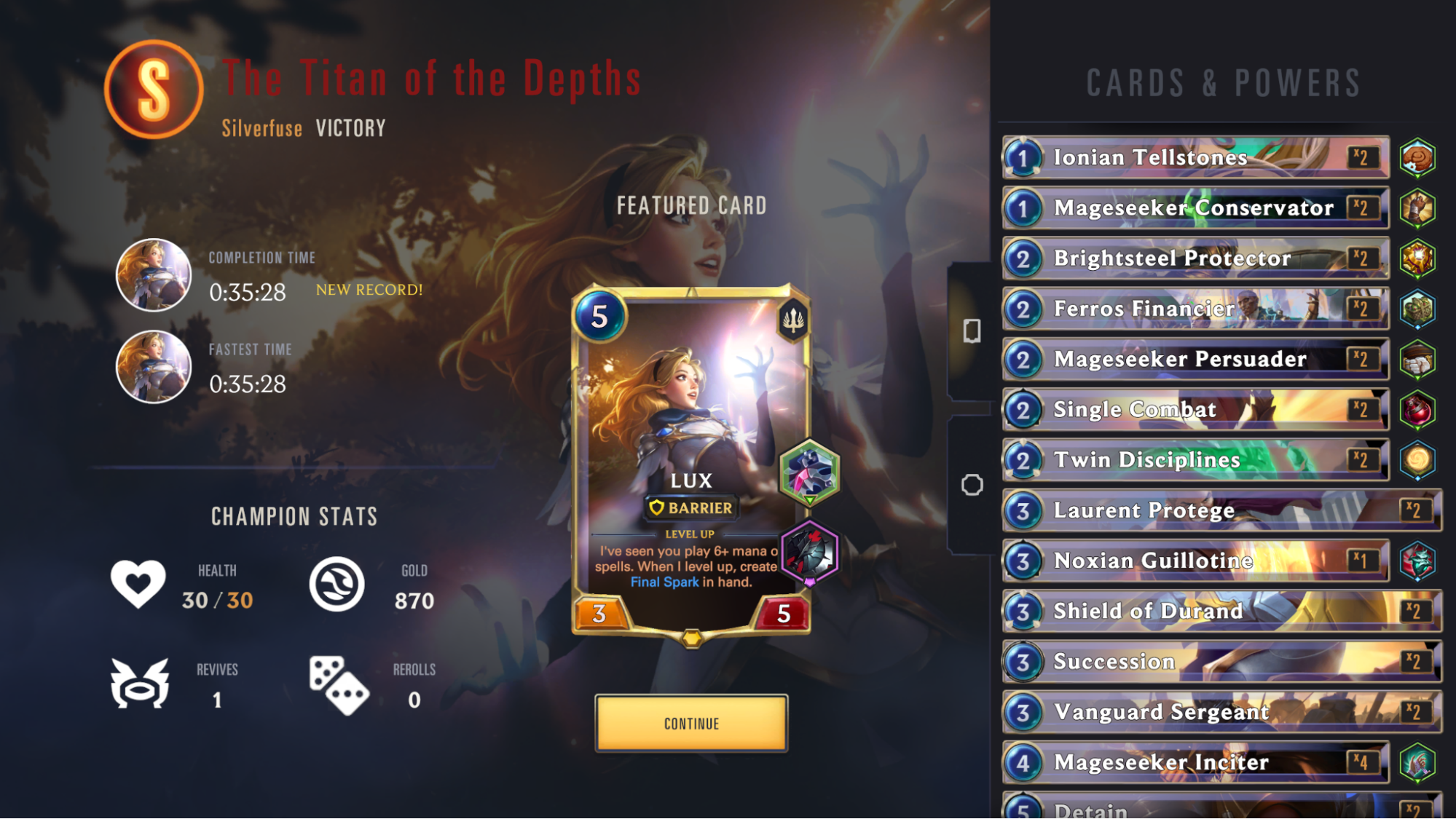Click the Barrier keyword badge on Lux
Image resolution: width=1456 pixels, height=819 pixels.
pos(690,508)
